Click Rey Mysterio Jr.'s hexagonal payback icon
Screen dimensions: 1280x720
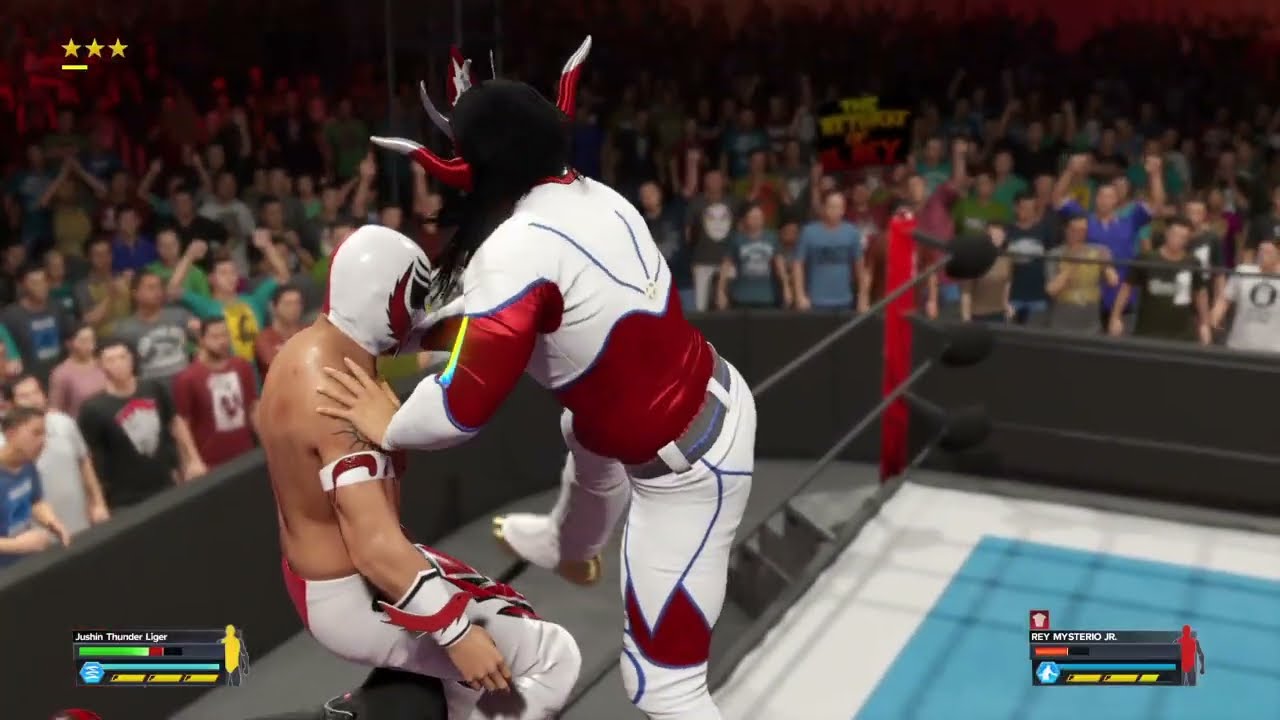1047,673
